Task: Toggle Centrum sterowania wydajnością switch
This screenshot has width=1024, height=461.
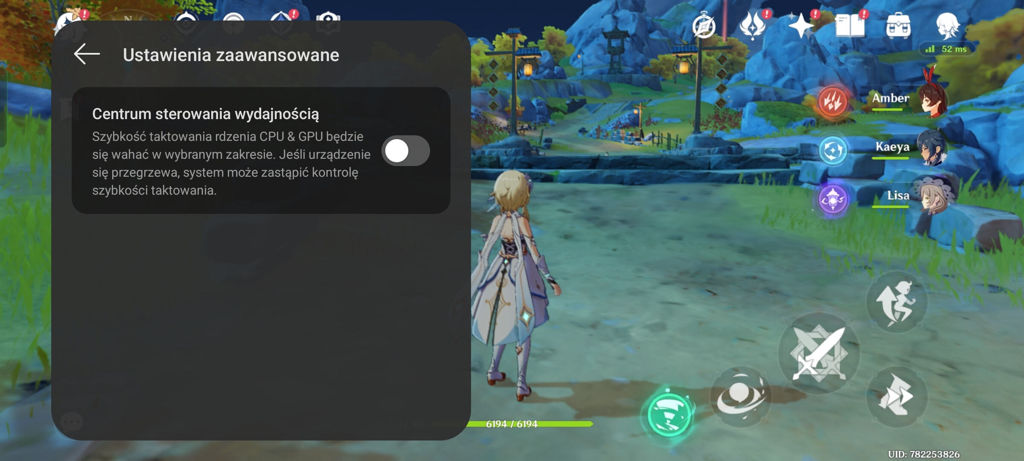Action: click(406, 151)
